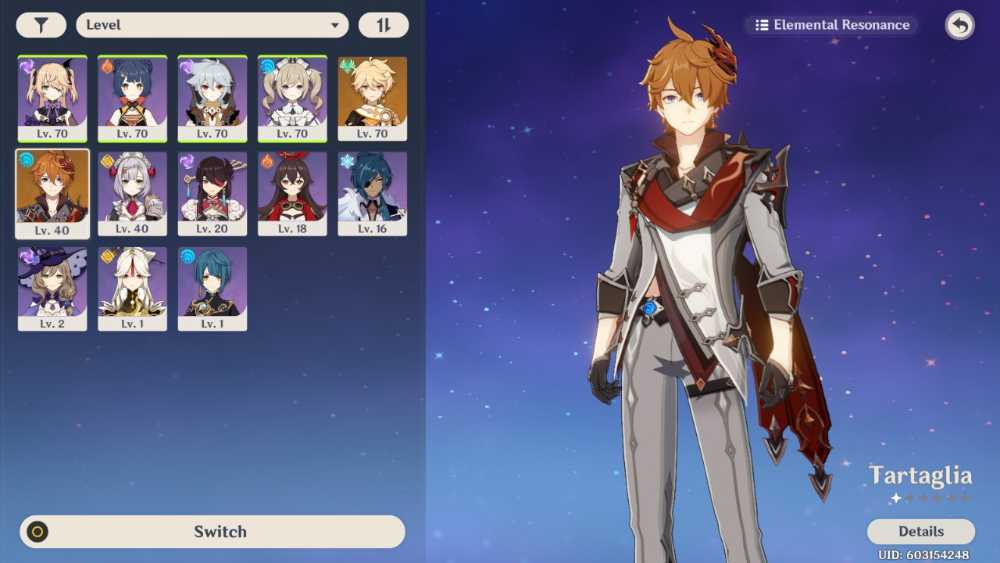
Task: Pick Noelle's level 40 portrait
Action: [x=132, y=193]
